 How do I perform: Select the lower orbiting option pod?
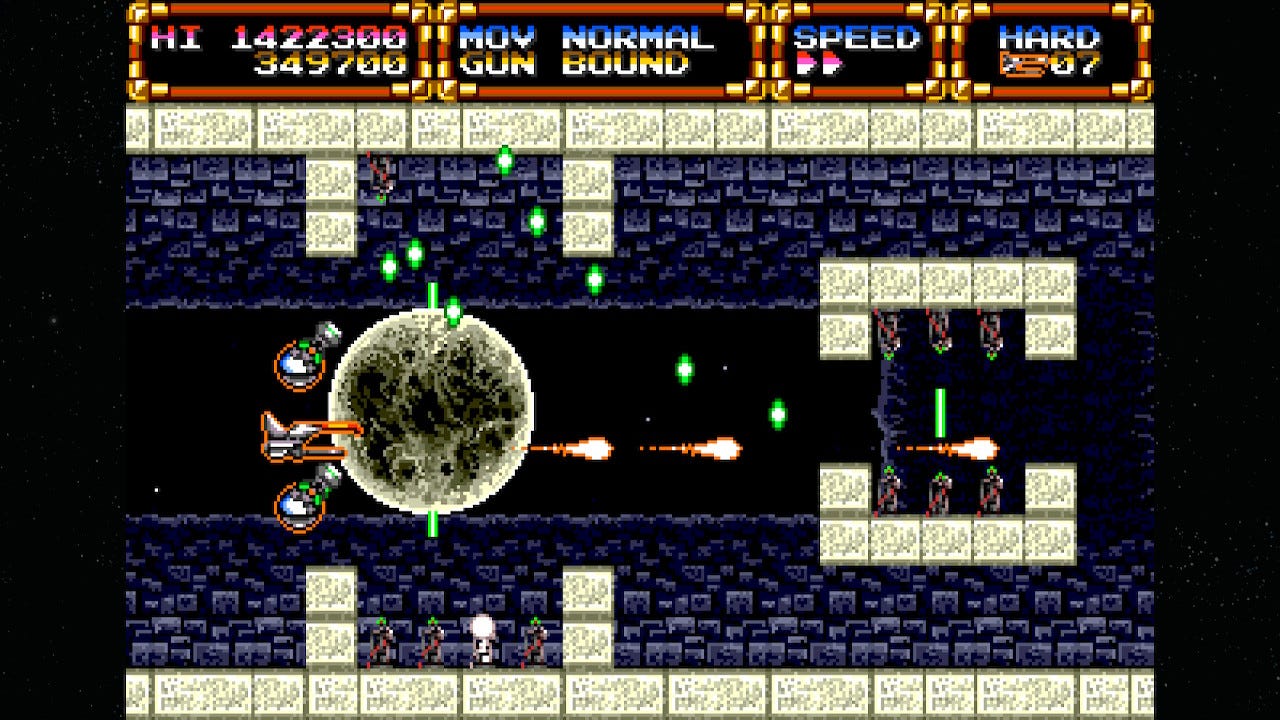coord(300,505)
